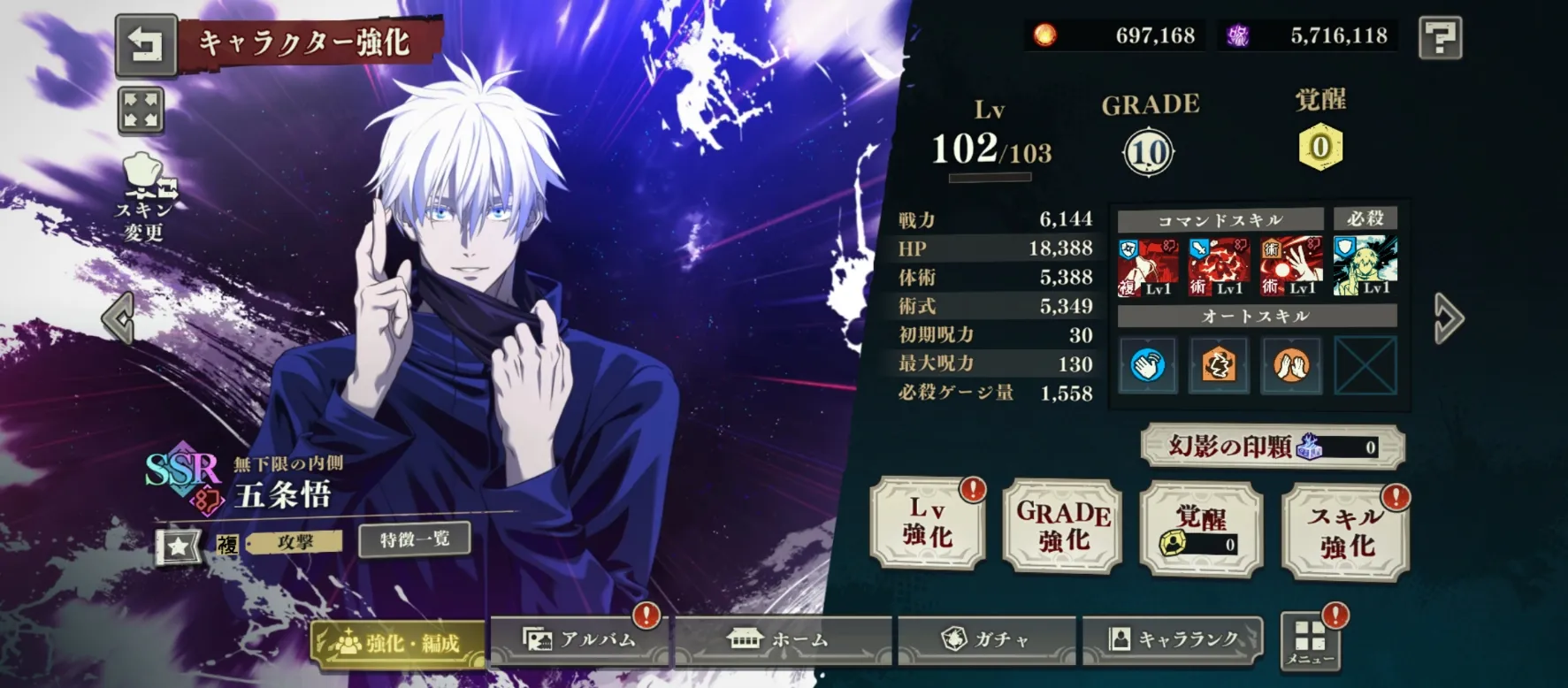Open the question mark help button
This screenshot has width=1568, height=688.
(1440, 37)
